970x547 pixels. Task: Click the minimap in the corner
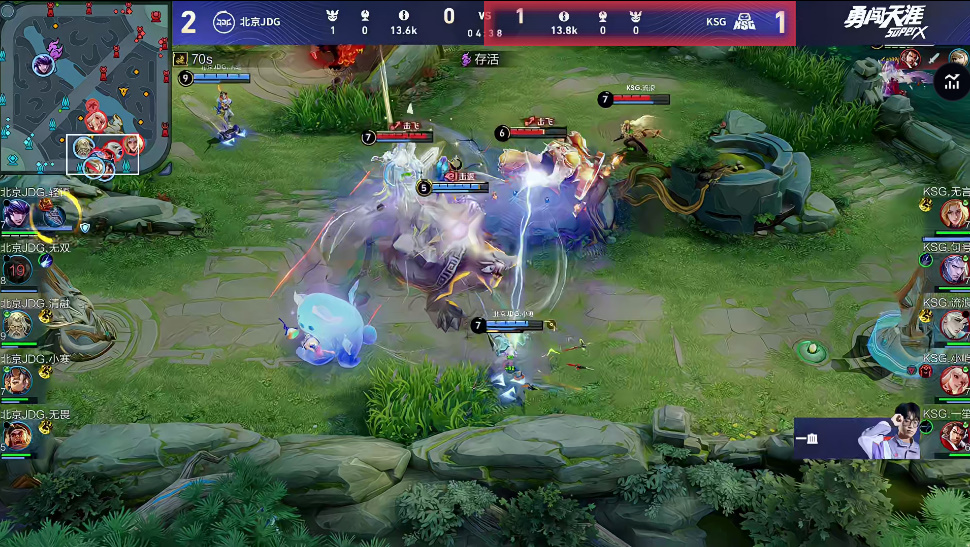point(85,88)
